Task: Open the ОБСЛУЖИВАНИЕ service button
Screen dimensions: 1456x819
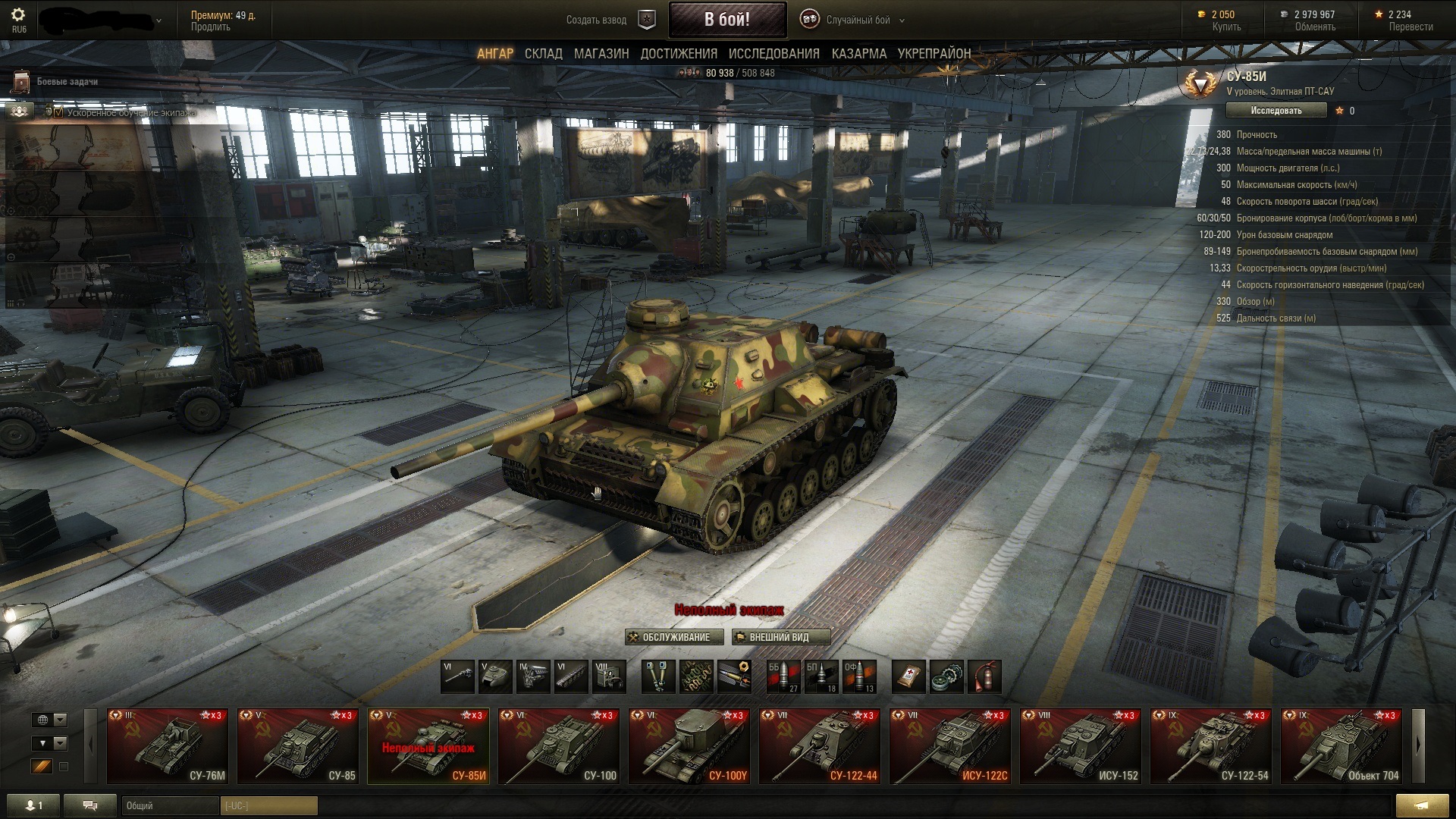Action: pyautogui.click(x=670, y=637)
